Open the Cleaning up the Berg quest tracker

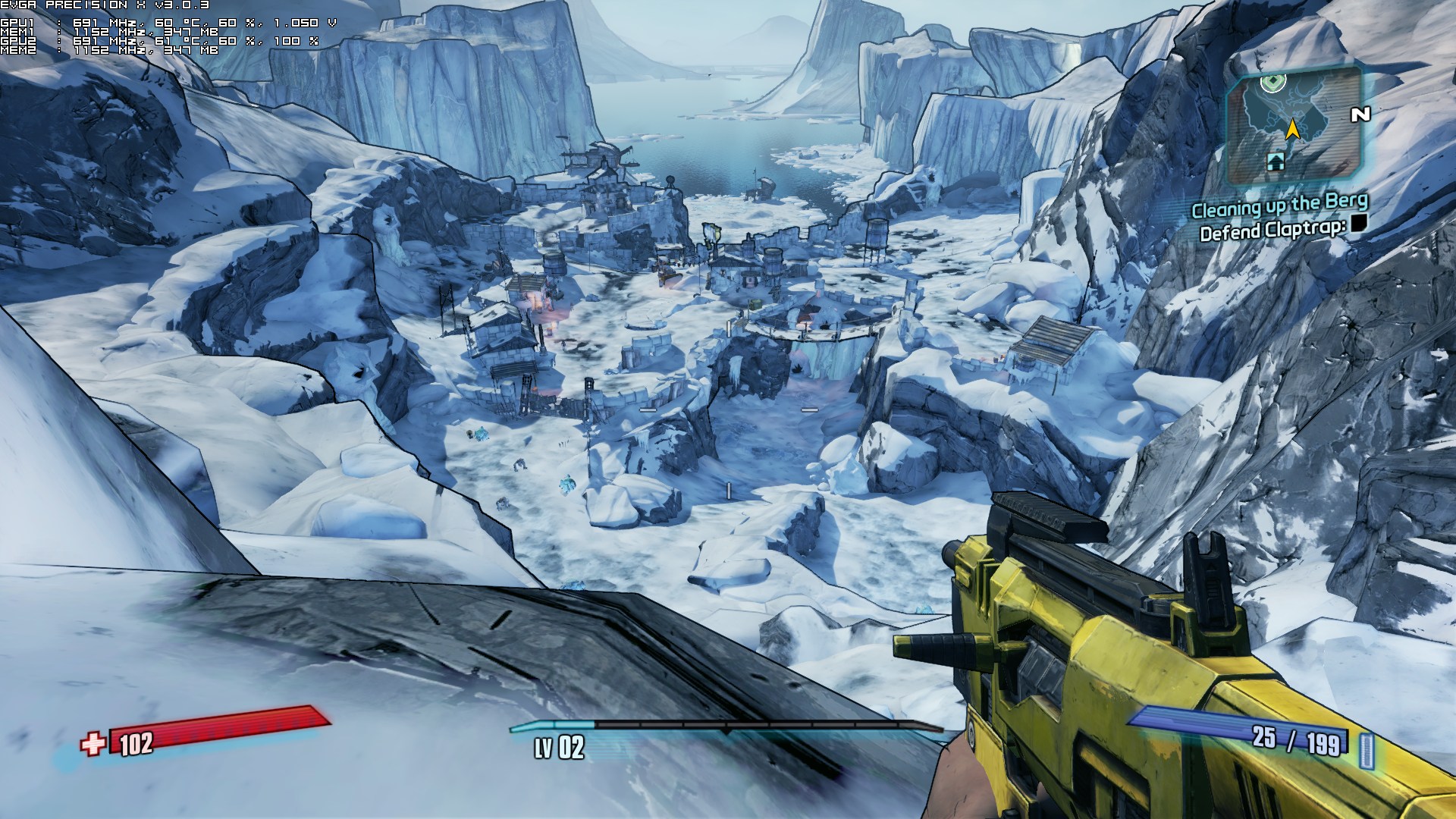1279,205
